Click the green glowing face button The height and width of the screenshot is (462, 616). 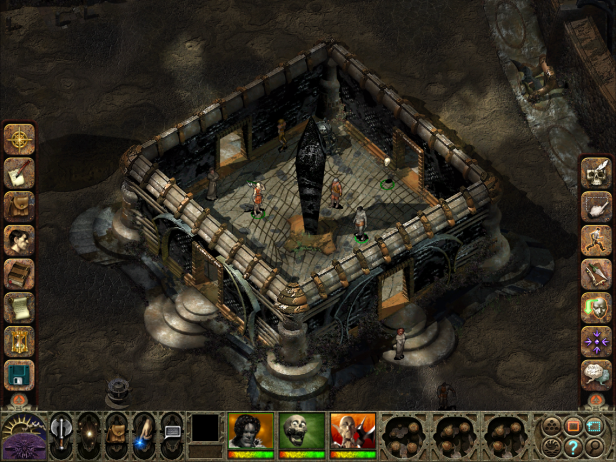(597, 307)
